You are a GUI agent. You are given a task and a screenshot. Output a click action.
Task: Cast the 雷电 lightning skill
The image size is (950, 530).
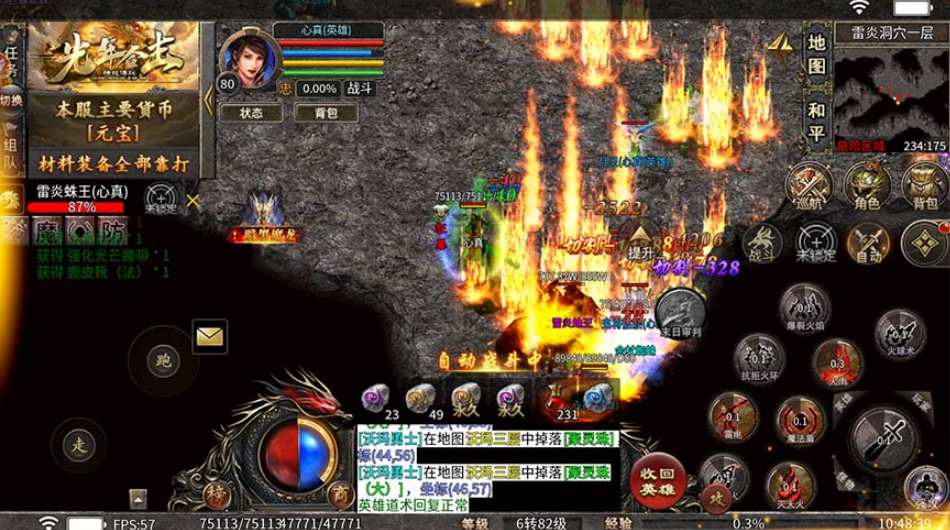coord(732,416)
